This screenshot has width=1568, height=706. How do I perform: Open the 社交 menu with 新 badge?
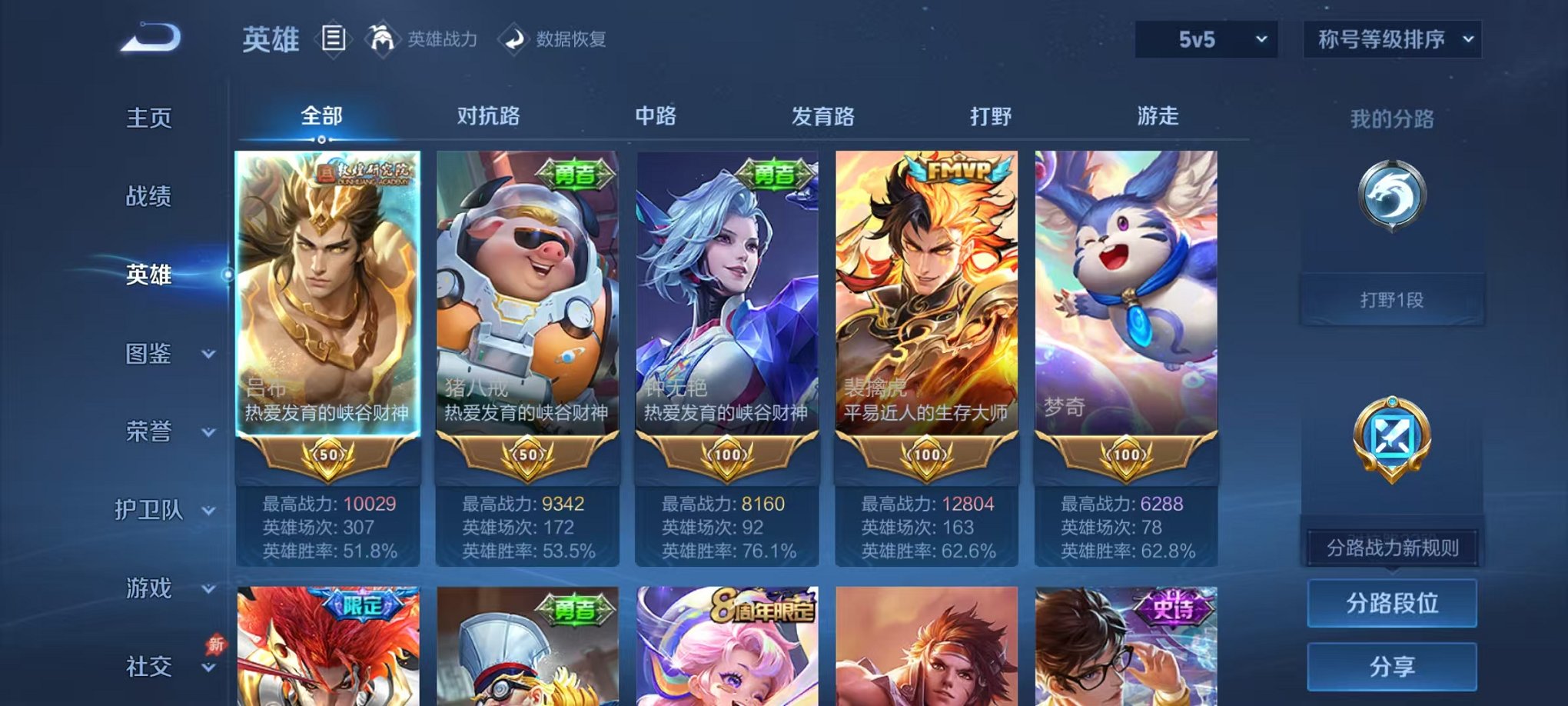(151, 664)
